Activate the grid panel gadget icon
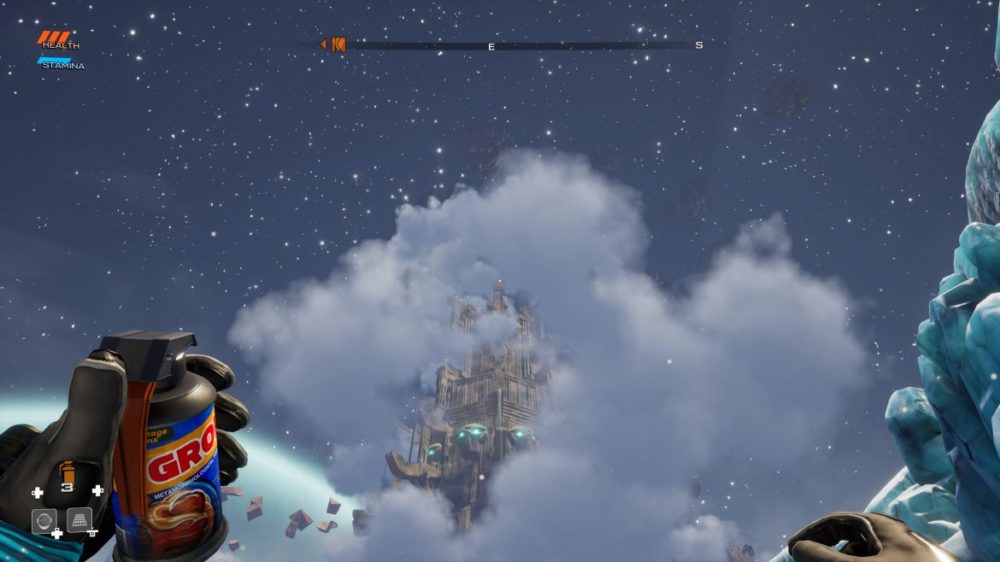This screenshot has width=1000, height=562. pyautogui.click(x=79, y=520)
